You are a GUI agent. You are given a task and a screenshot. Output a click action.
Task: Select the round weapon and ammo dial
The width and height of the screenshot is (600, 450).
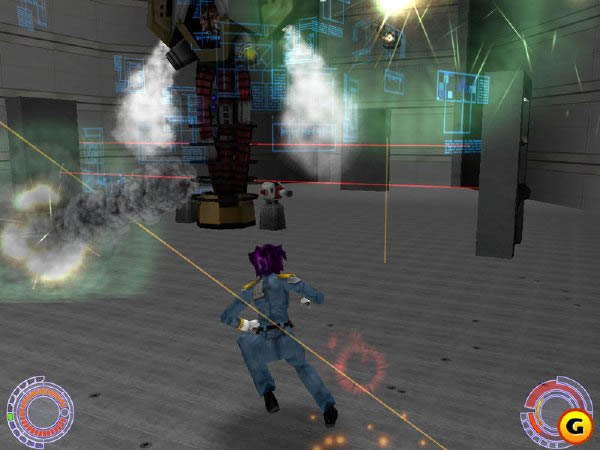(547, 405)
